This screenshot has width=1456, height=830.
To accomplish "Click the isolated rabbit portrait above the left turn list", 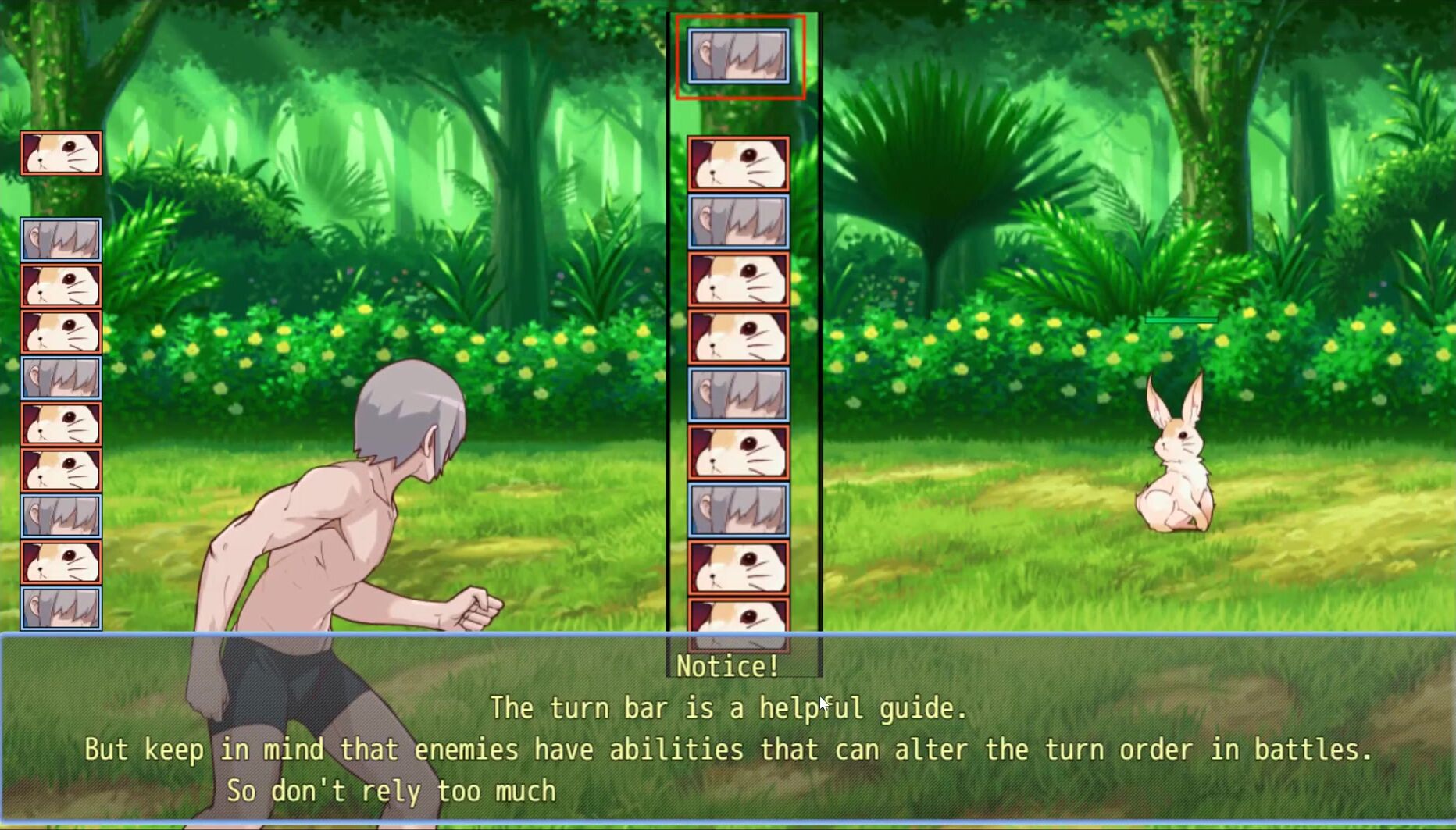I will [61, 153].
